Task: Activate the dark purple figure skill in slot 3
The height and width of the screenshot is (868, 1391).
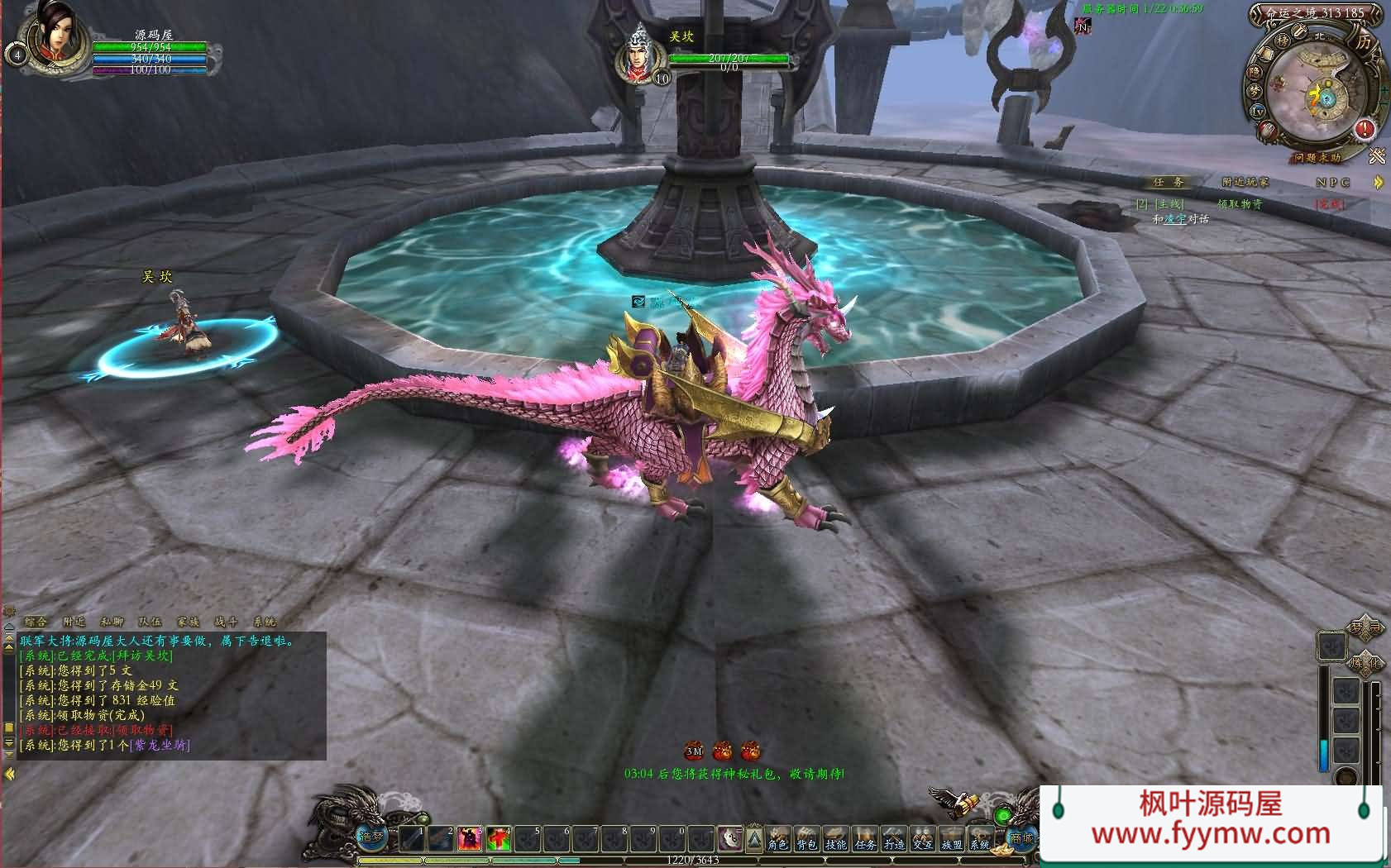Action: click(470, 839)
